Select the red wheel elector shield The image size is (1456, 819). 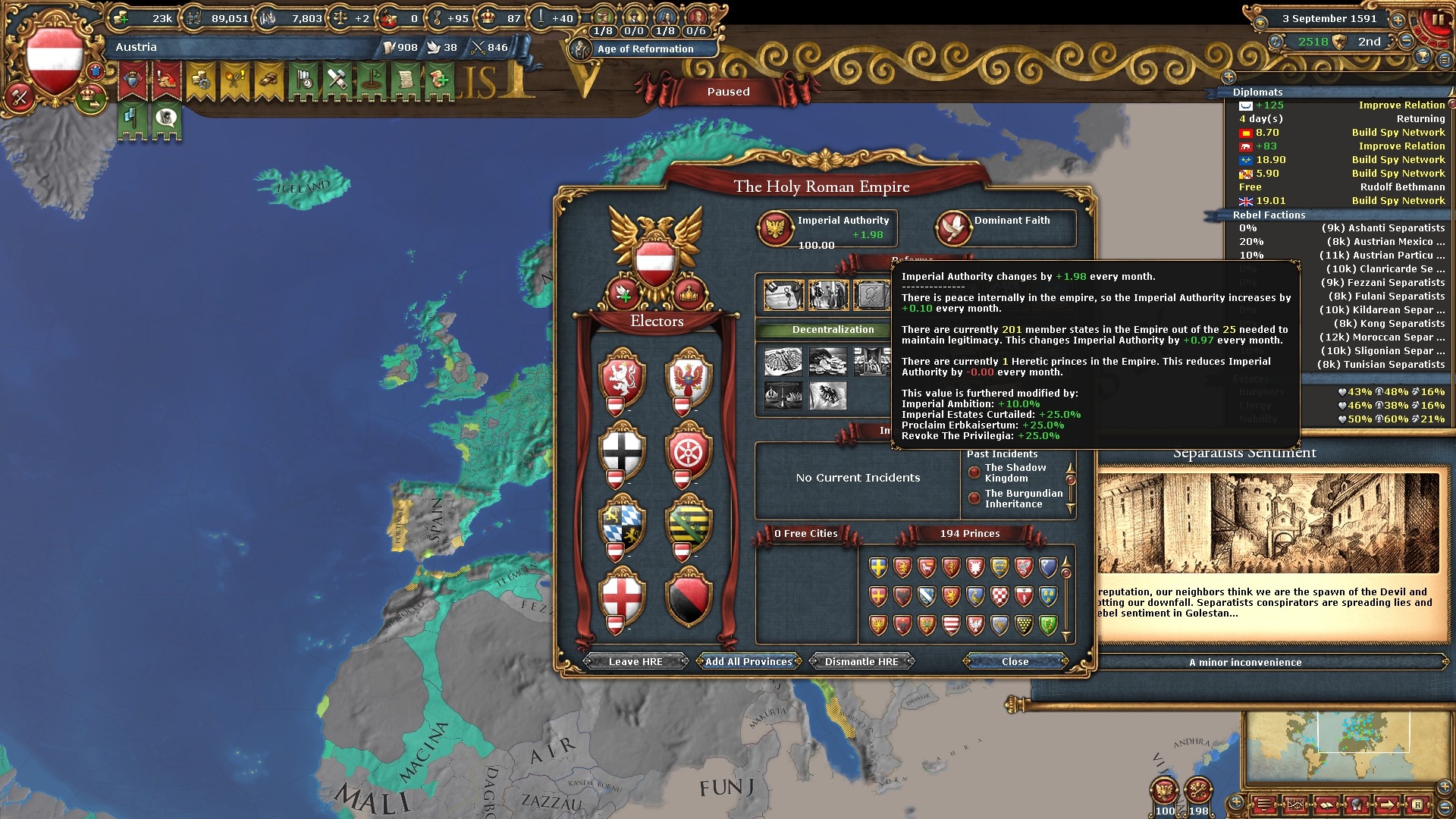click(x=688, y=450)
